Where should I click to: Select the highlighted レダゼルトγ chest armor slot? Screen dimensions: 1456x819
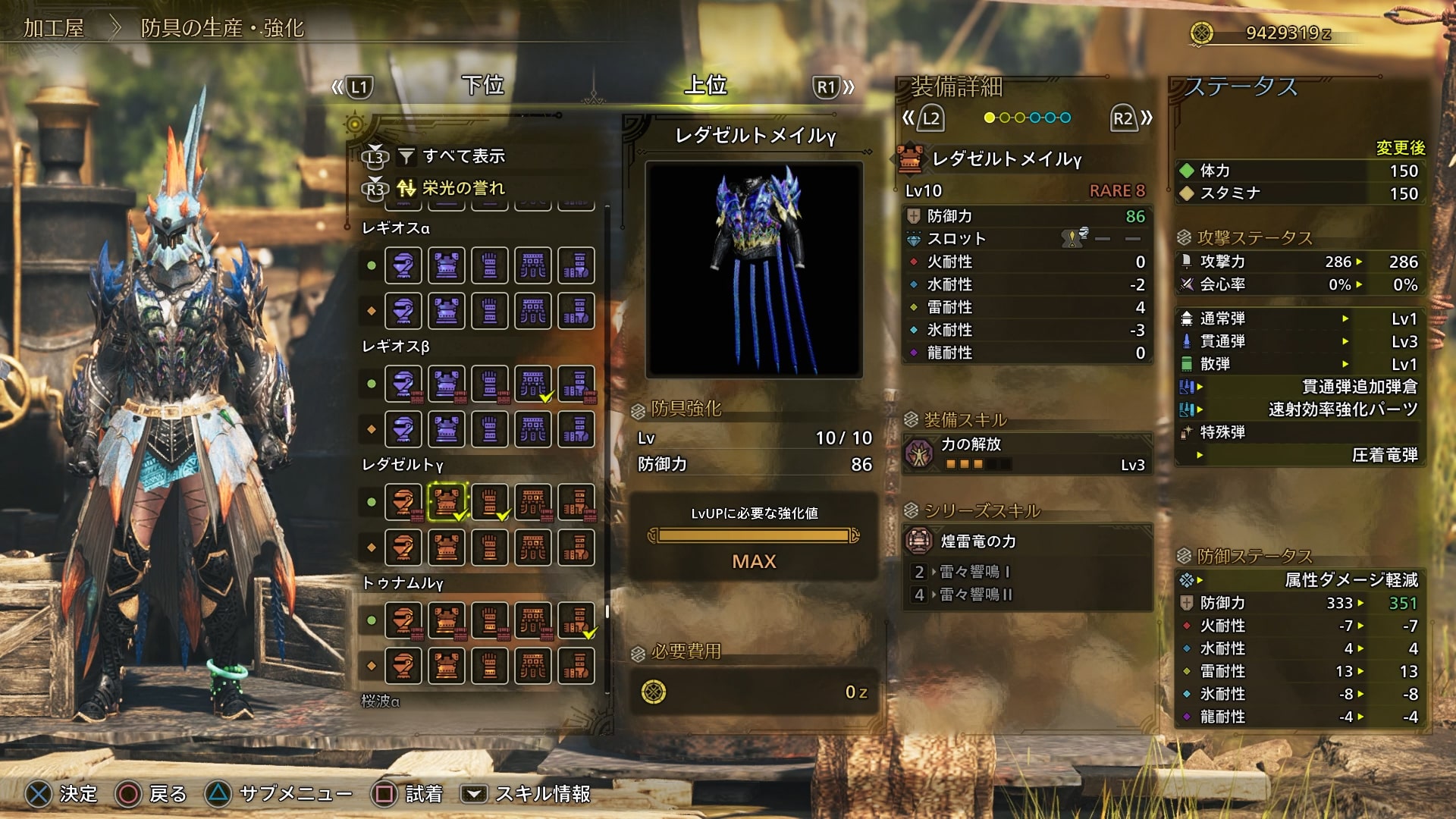447,502
